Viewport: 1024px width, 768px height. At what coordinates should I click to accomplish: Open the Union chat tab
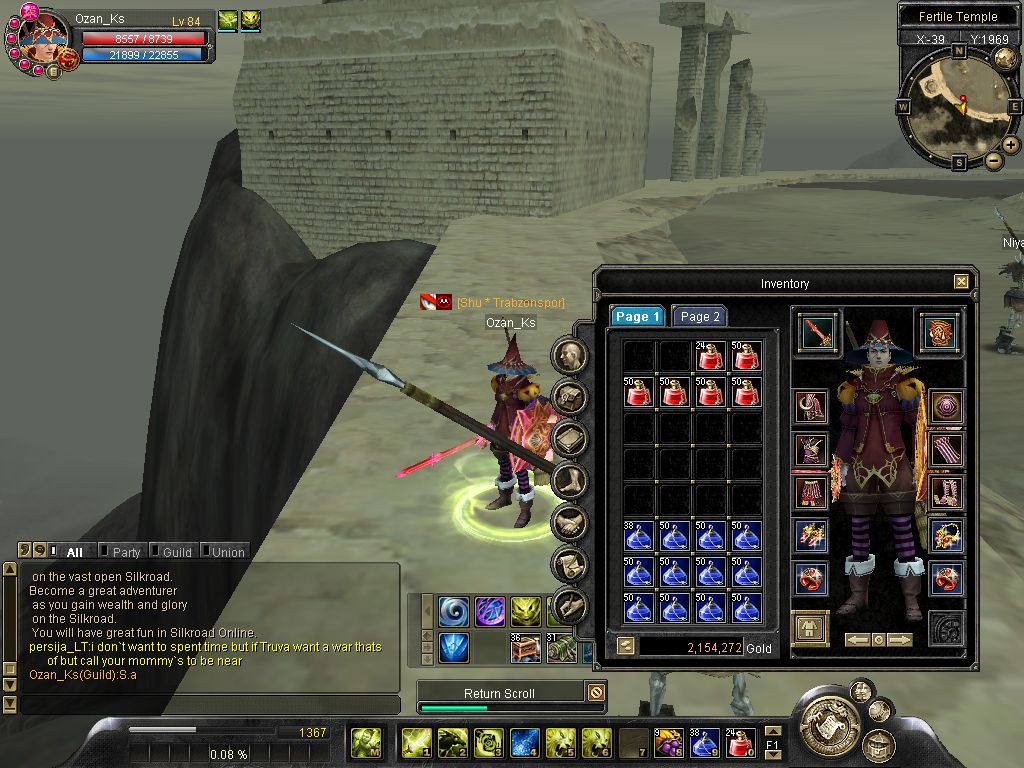(x=227, y=551)
